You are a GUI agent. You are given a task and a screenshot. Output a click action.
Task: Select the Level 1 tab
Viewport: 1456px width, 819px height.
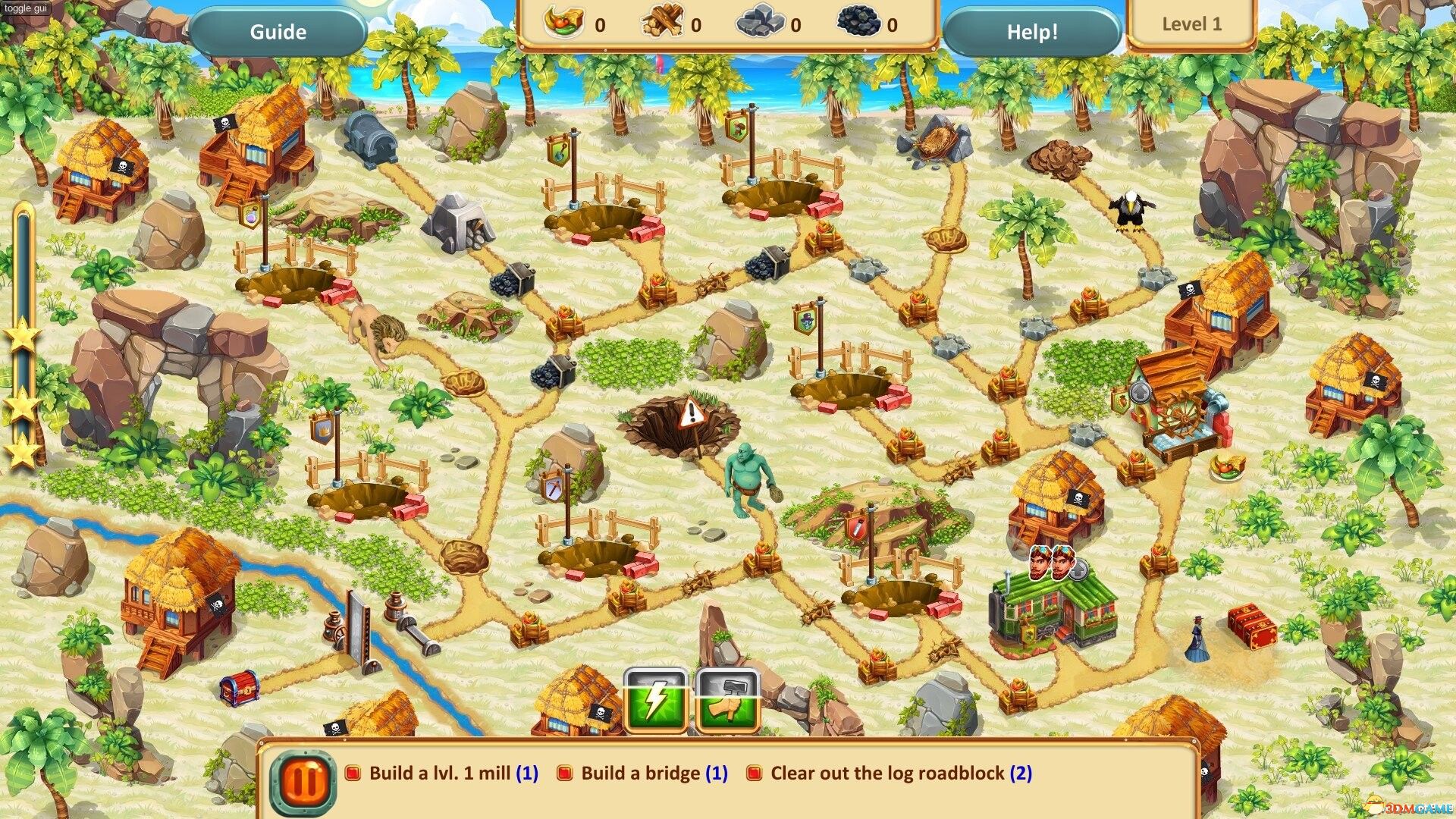coord(1192,24)
